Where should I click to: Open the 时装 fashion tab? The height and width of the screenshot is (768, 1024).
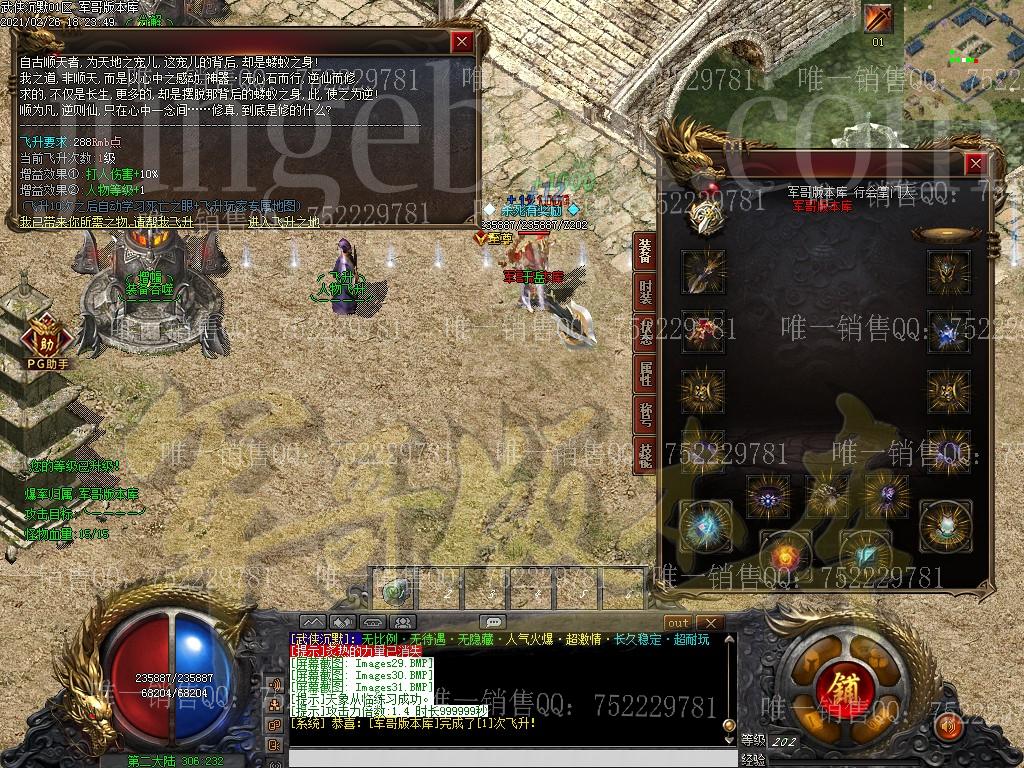pyautogui.click(x=645, y=292)
